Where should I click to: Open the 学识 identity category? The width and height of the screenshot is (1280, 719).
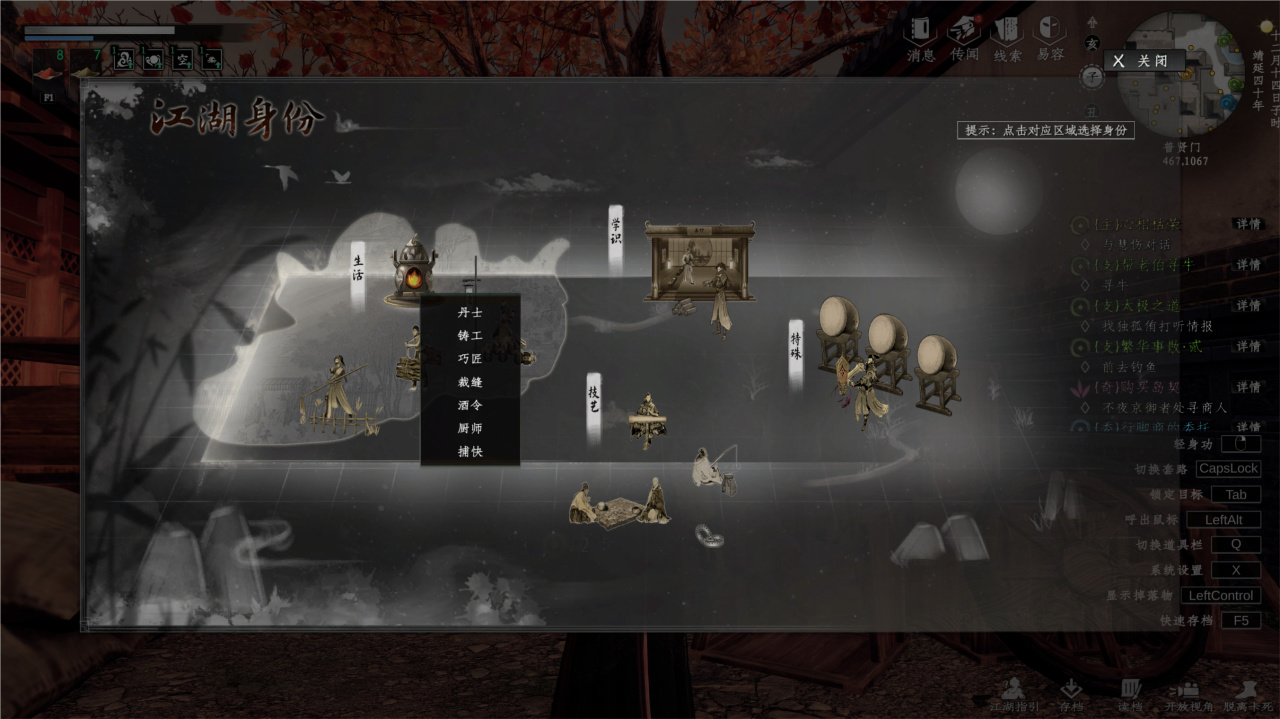616,234
